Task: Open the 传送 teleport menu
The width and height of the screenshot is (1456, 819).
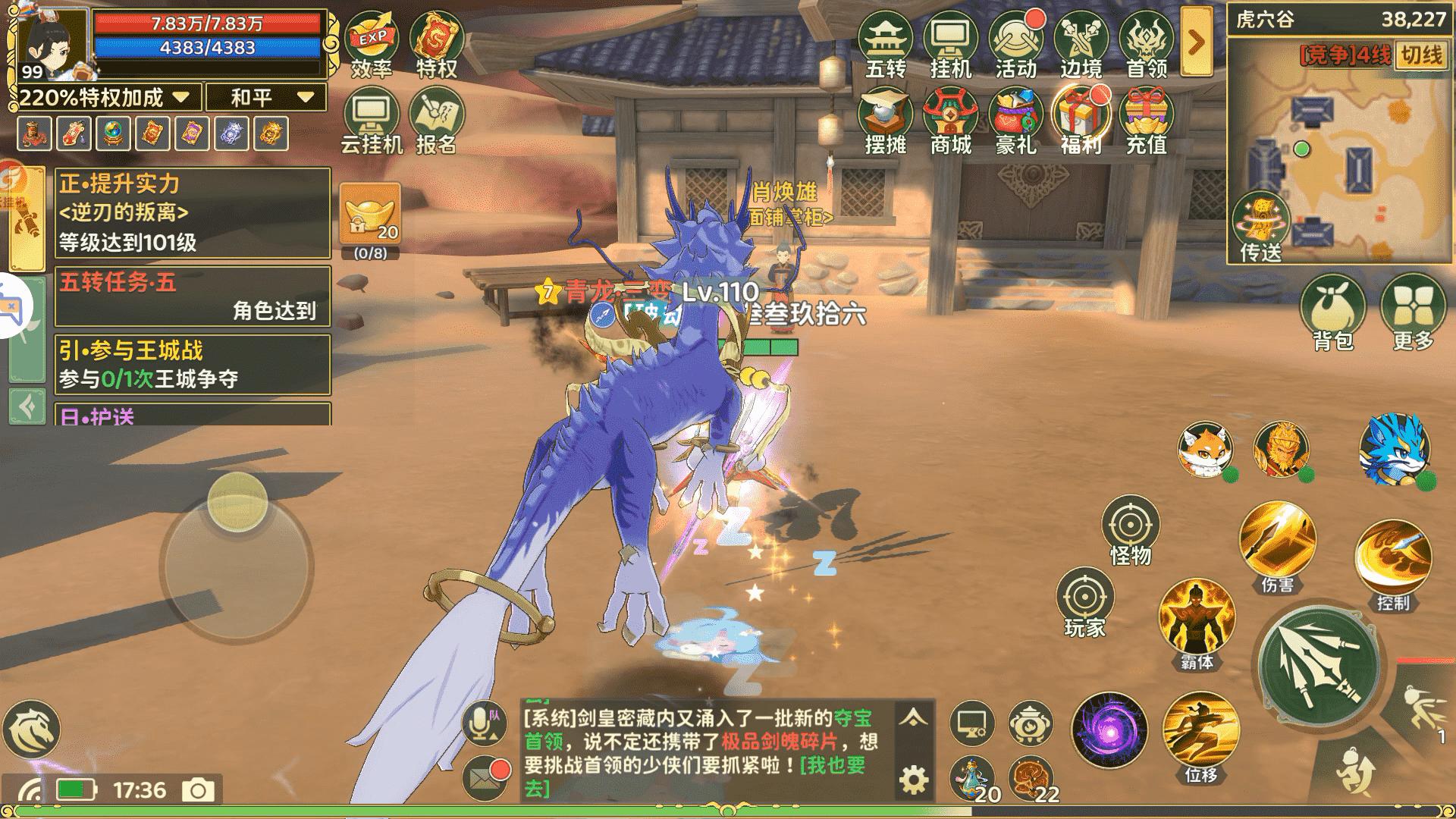Action: pyautogui.click(x=1261, y=227)
